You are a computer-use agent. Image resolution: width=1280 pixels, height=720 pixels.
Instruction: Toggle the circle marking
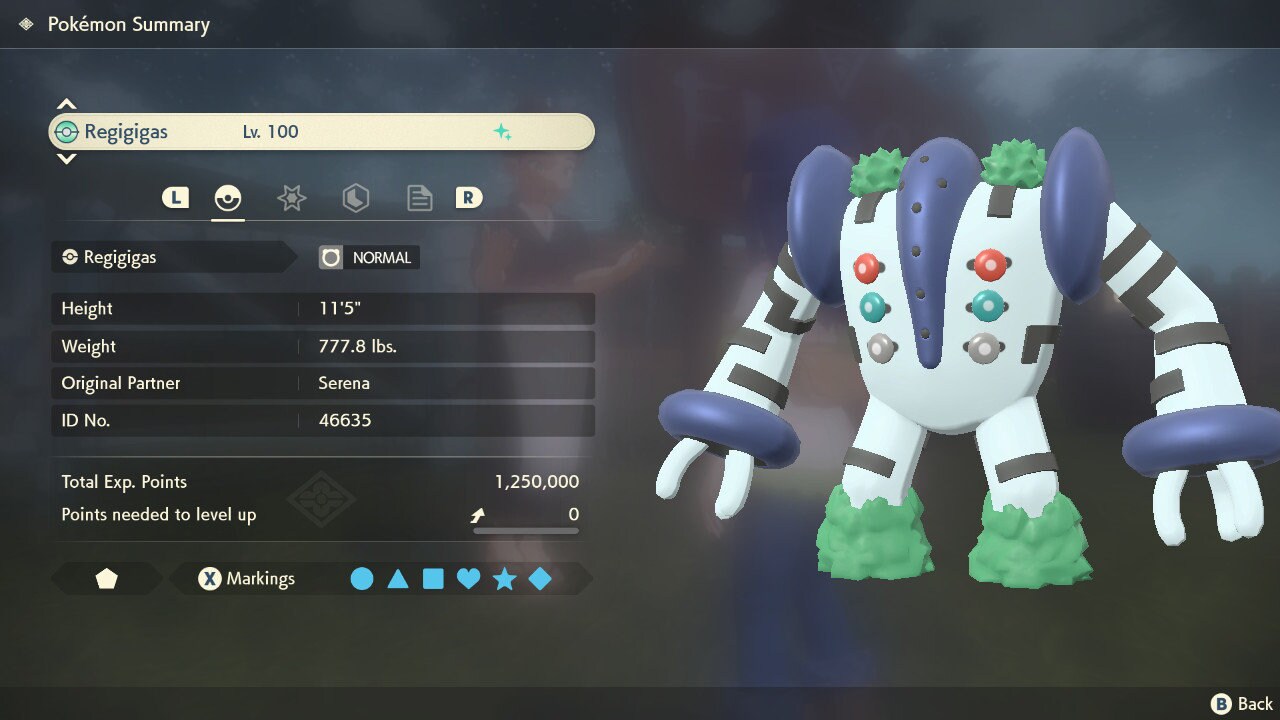pyautogui.click(x=362, y=579)
